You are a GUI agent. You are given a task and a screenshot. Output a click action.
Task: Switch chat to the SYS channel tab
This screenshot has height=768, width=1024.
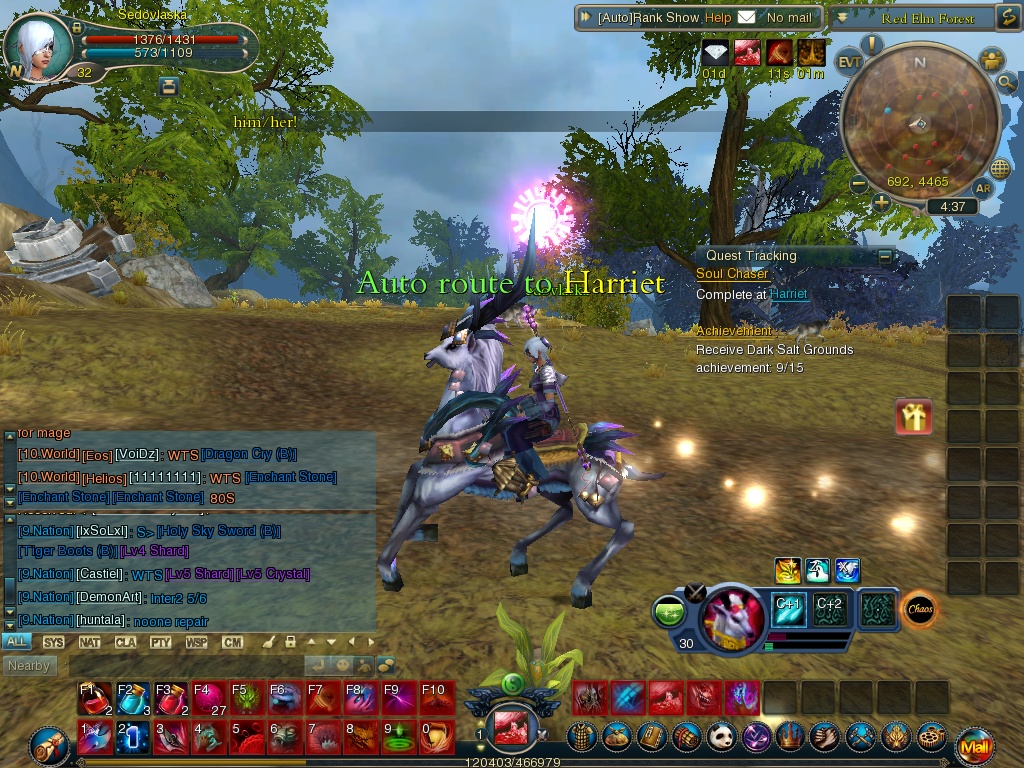[53, 642]
